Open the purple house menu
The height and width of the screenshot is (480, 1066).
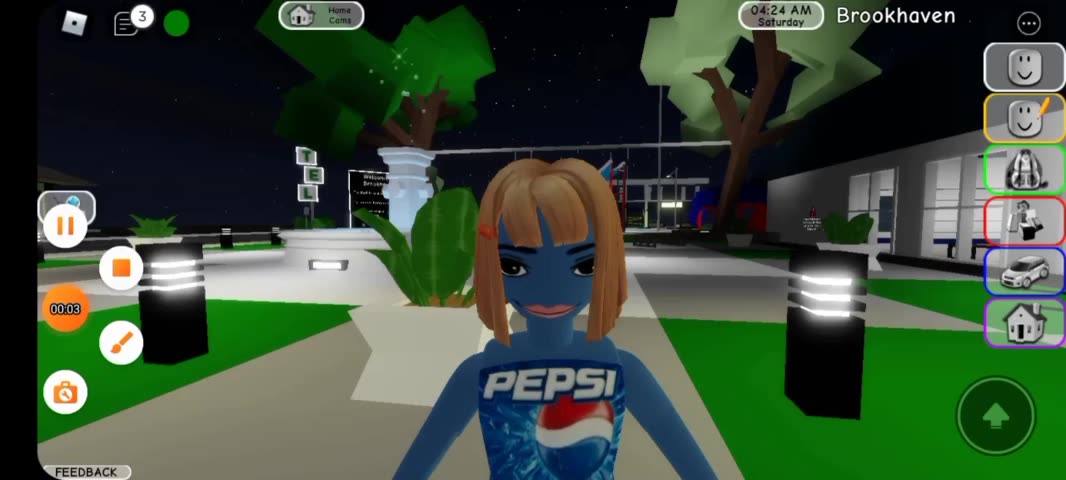(1023, 322)
